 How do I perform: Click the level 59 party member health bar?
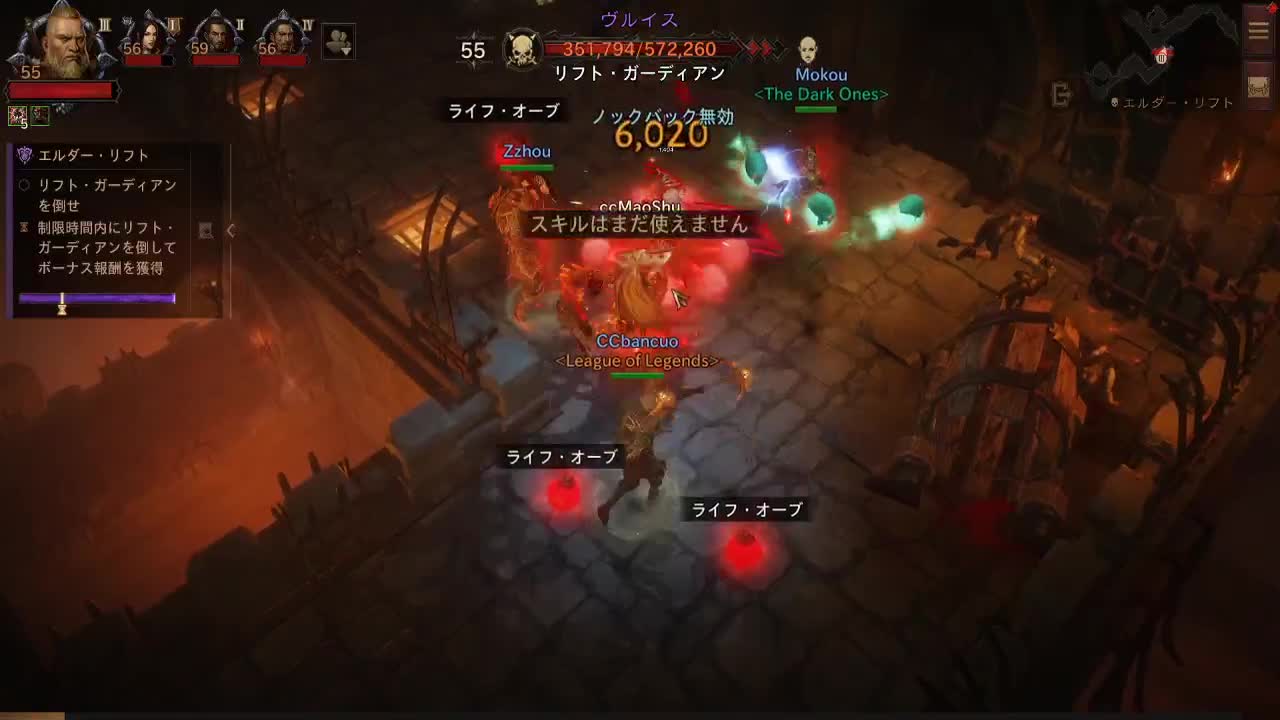click(215, 58)
